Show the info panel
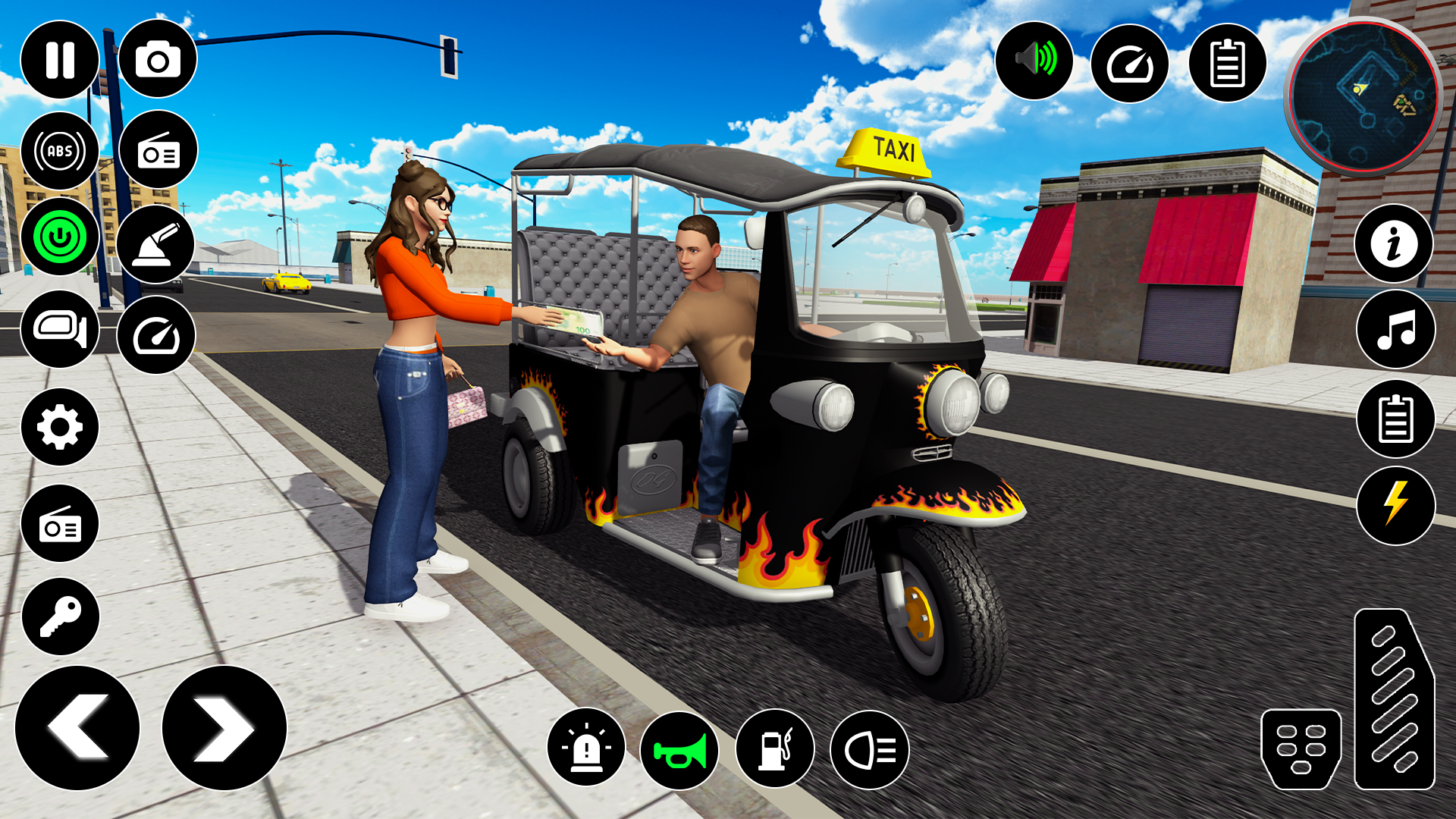The image size is (1456, 819). pos(1394,244)
